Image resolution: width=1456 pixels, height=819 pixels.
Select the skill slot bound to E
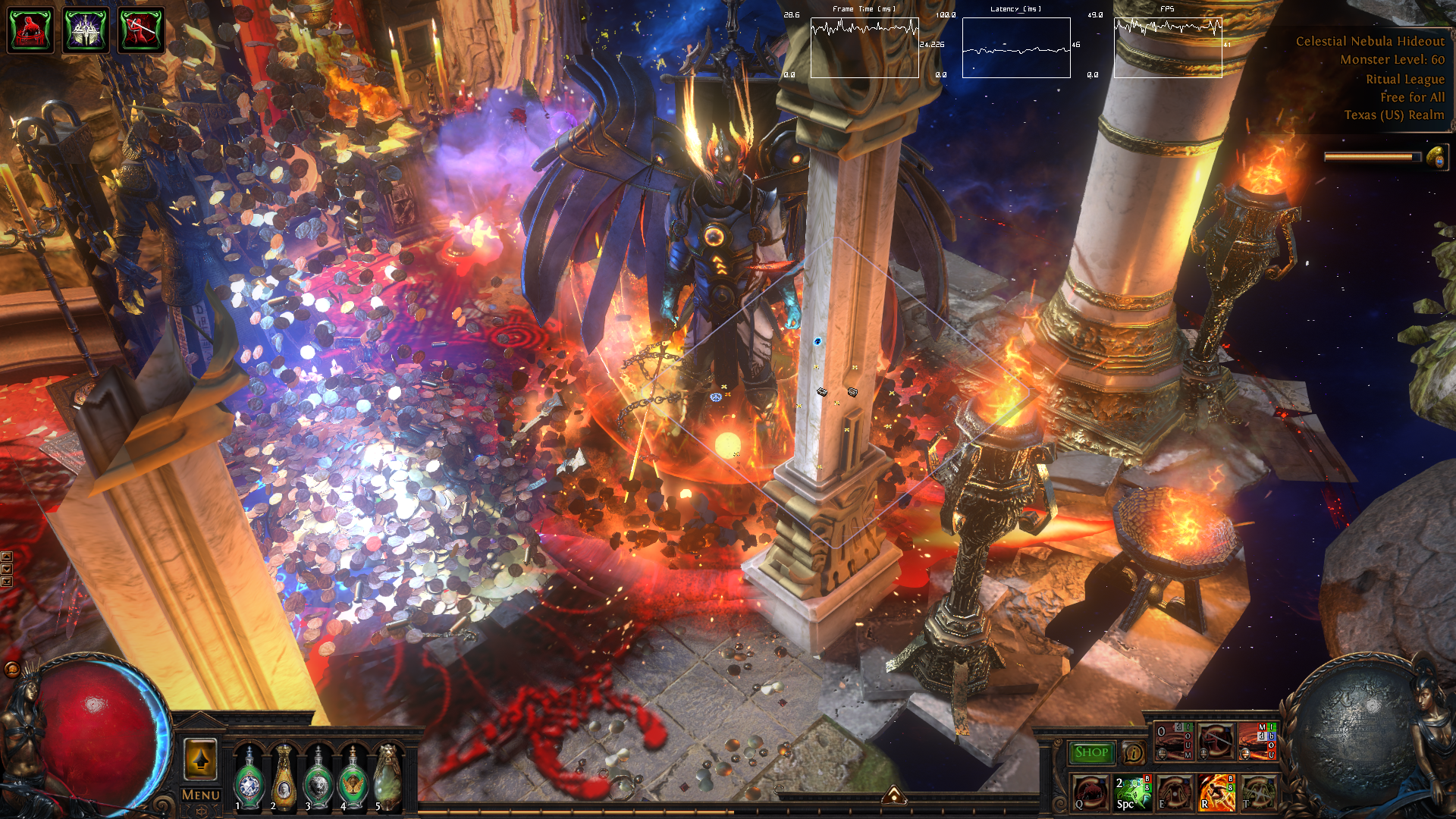pos(1174,792)
